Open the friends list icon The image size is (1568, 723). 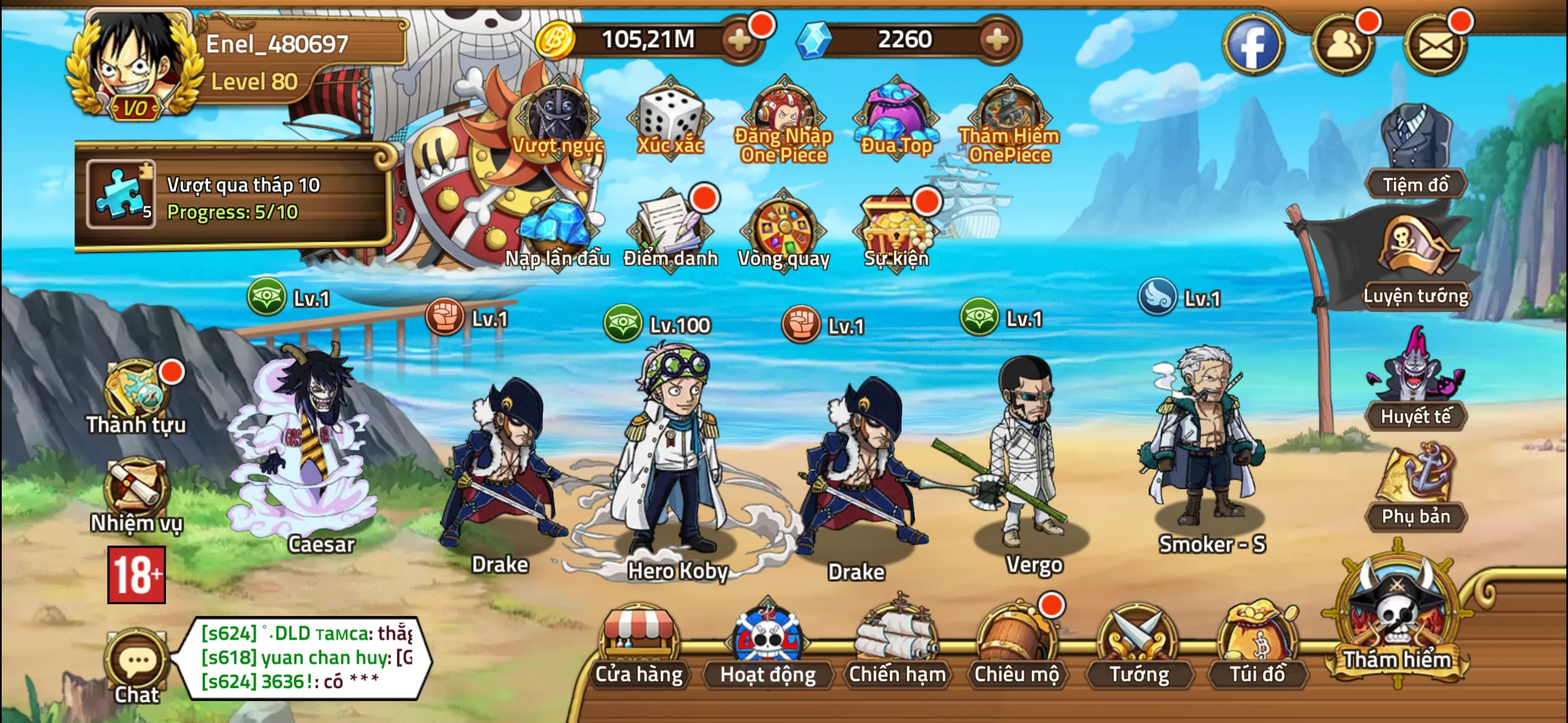pos(1343,44)
